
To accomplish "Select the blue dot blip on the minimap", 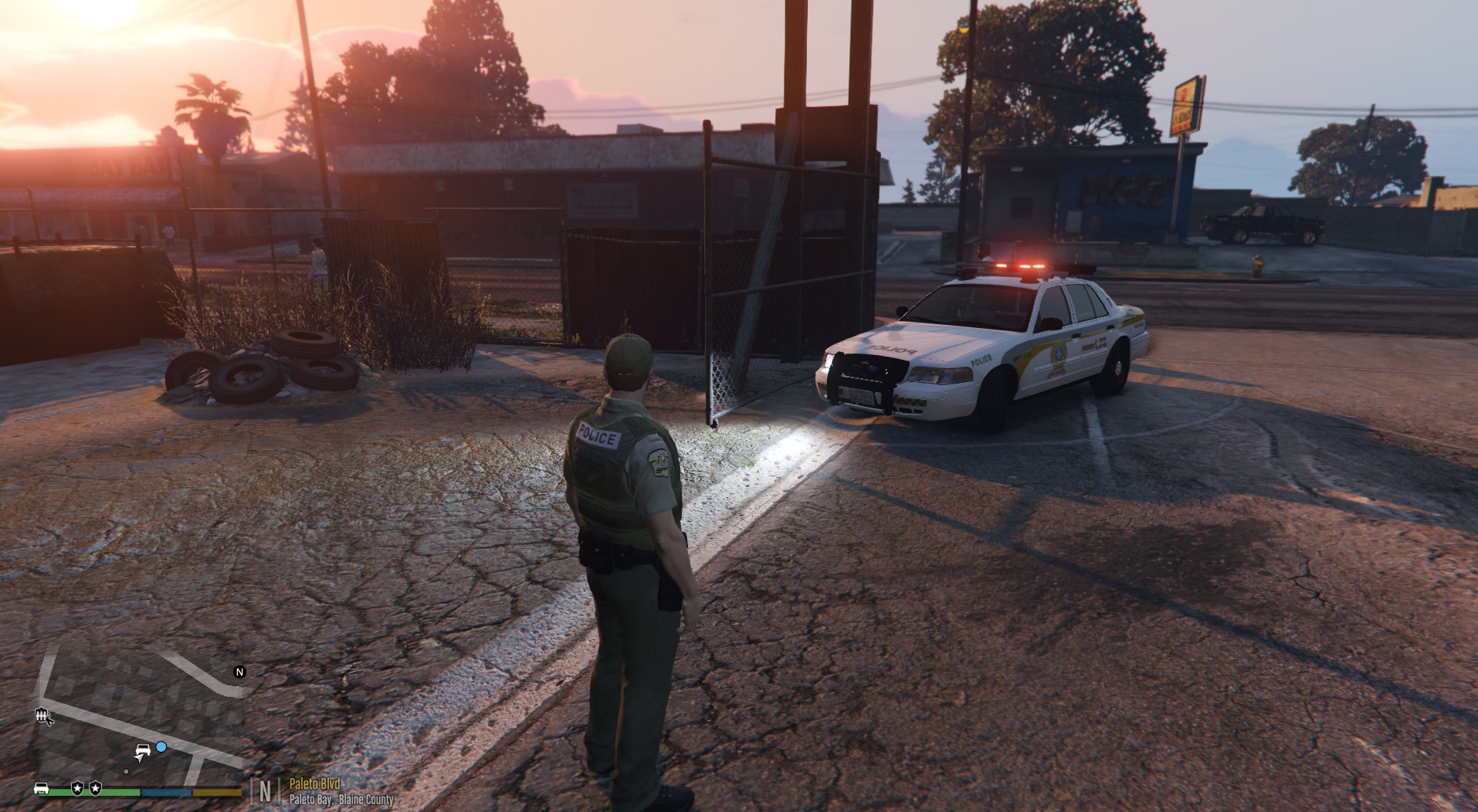I will (161, 747).
